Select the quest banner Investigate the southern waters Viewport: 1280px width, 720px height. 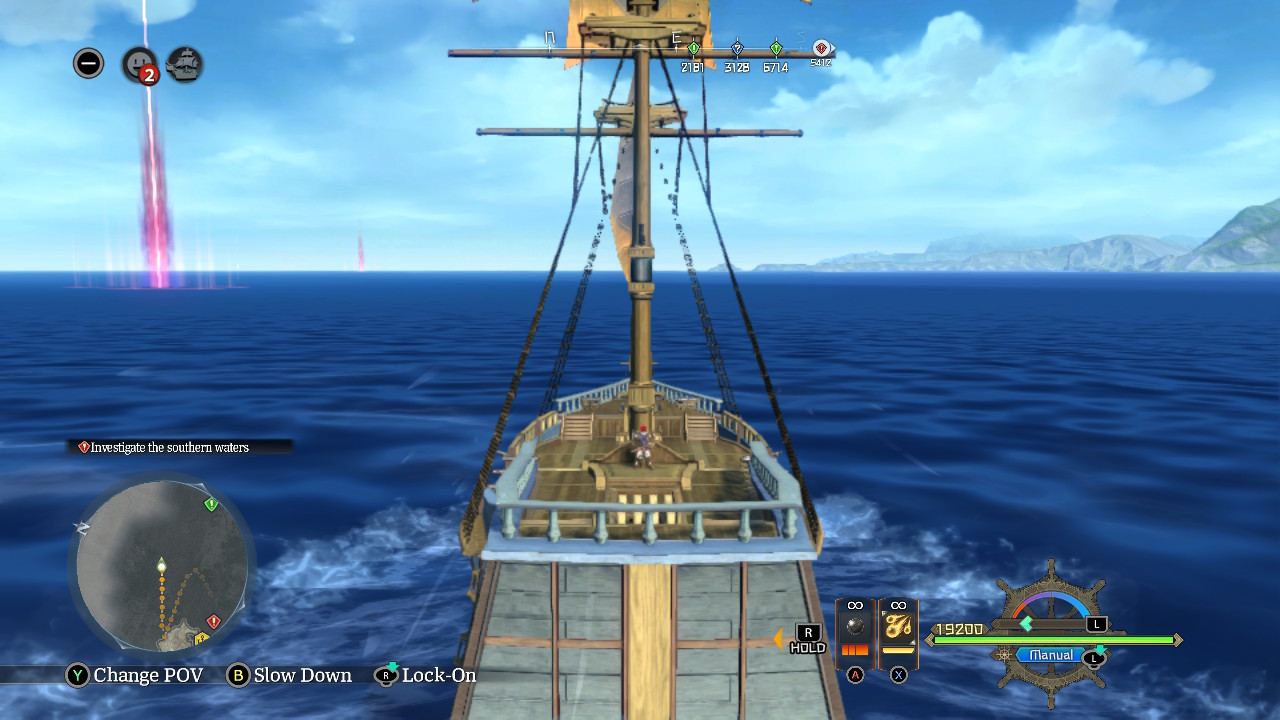pyautogui.click(x=165, y=447)
